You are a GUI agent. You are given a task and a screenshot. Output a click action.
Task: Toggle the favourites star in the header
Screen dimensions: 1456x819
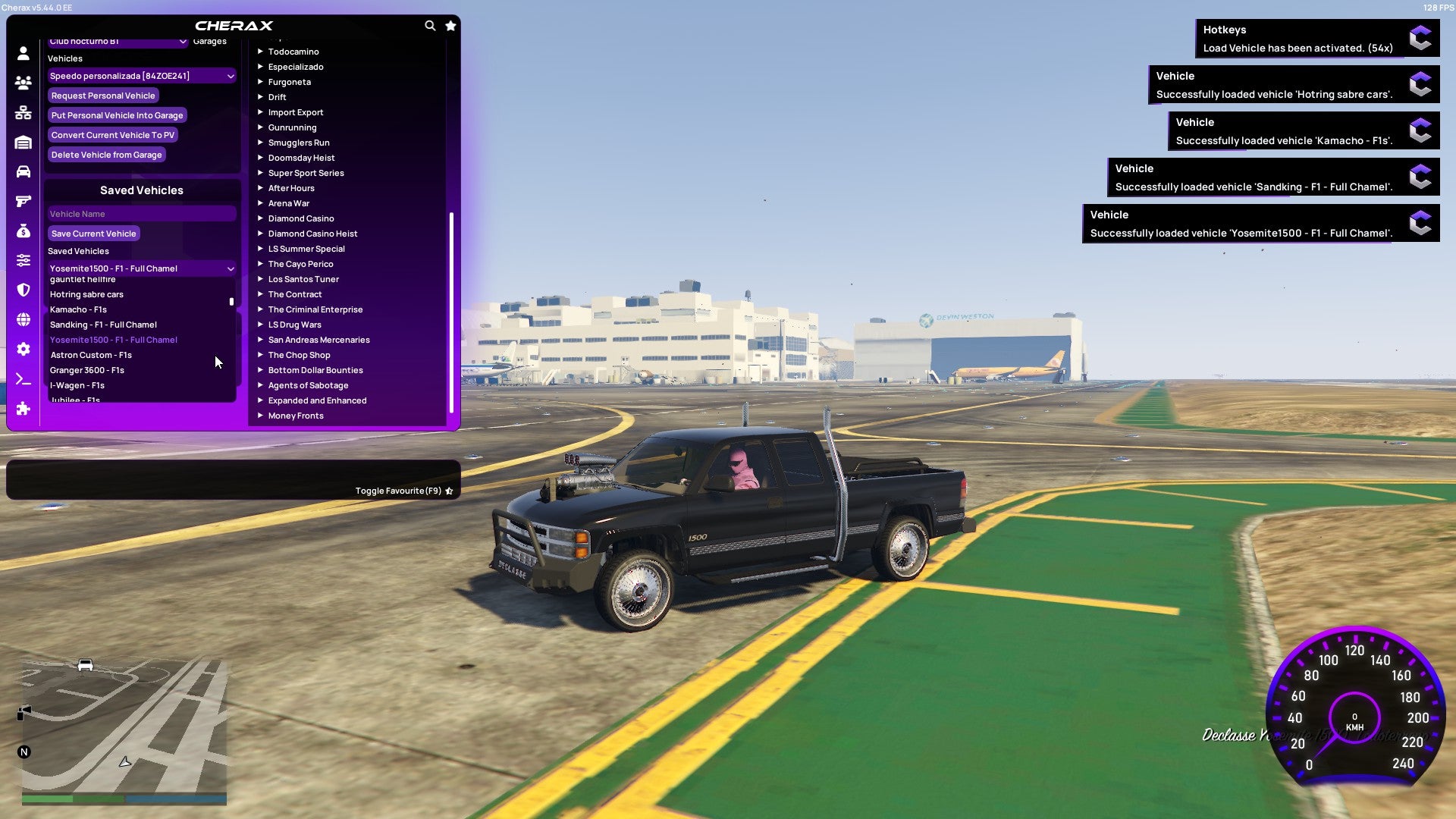point(450,25)
